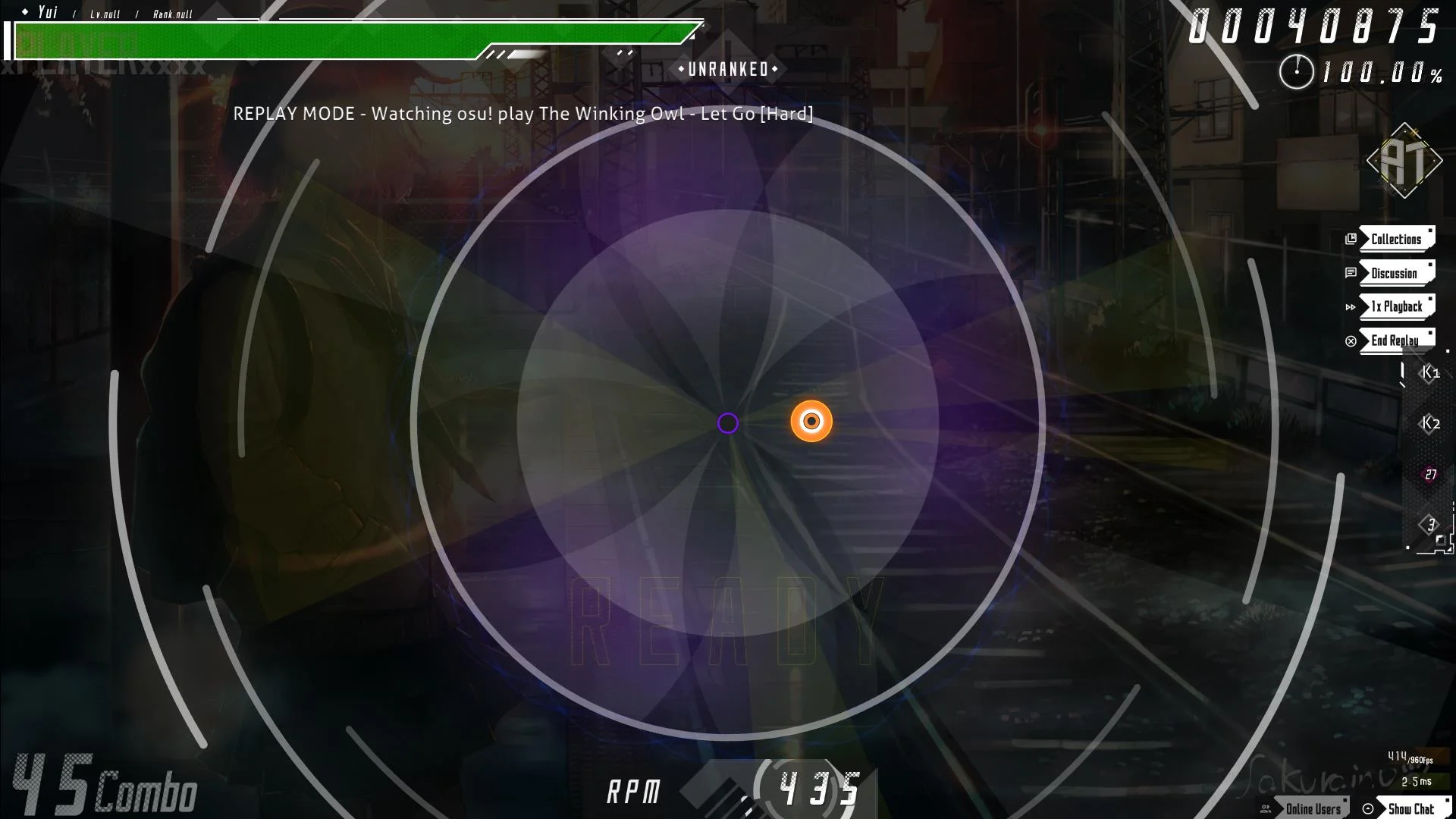
Task: Toggle the K1 key overlay indicator
Action: pos(1430,373)
